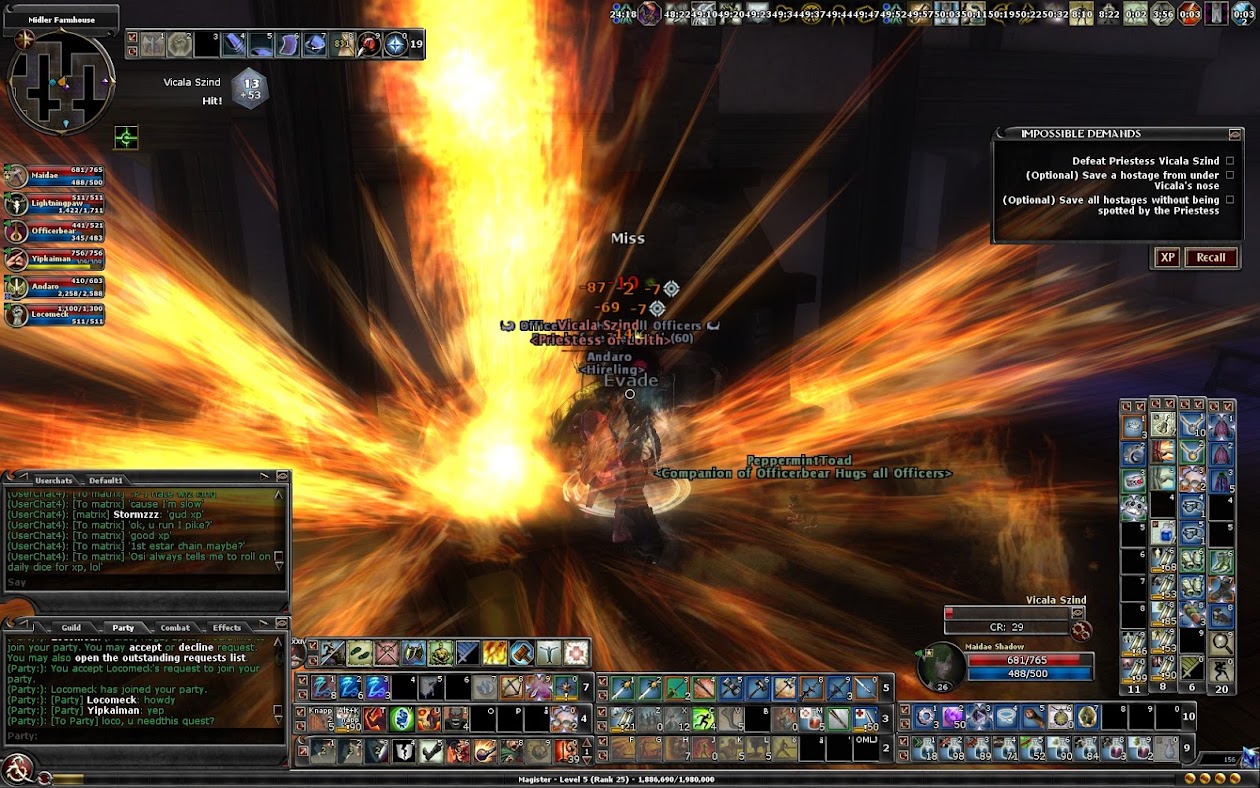Click the green crosshair focus icon

126,138
